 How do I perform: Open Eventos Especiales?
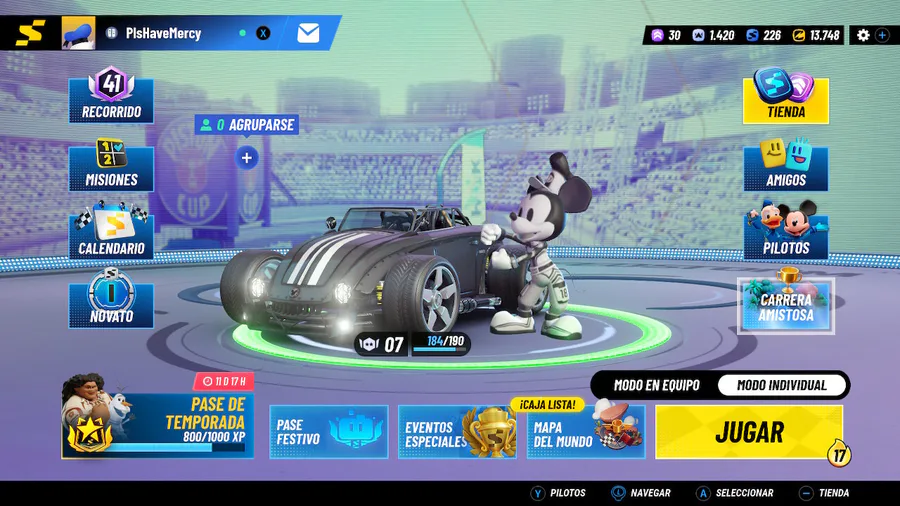457,432
